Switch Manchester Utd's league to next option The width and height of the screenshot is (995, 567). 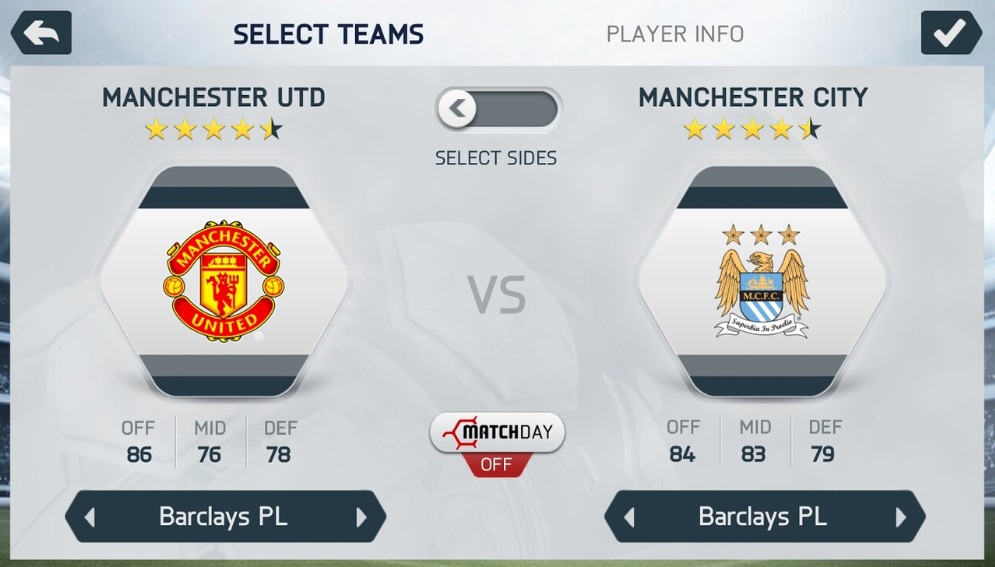coord(361,517)
